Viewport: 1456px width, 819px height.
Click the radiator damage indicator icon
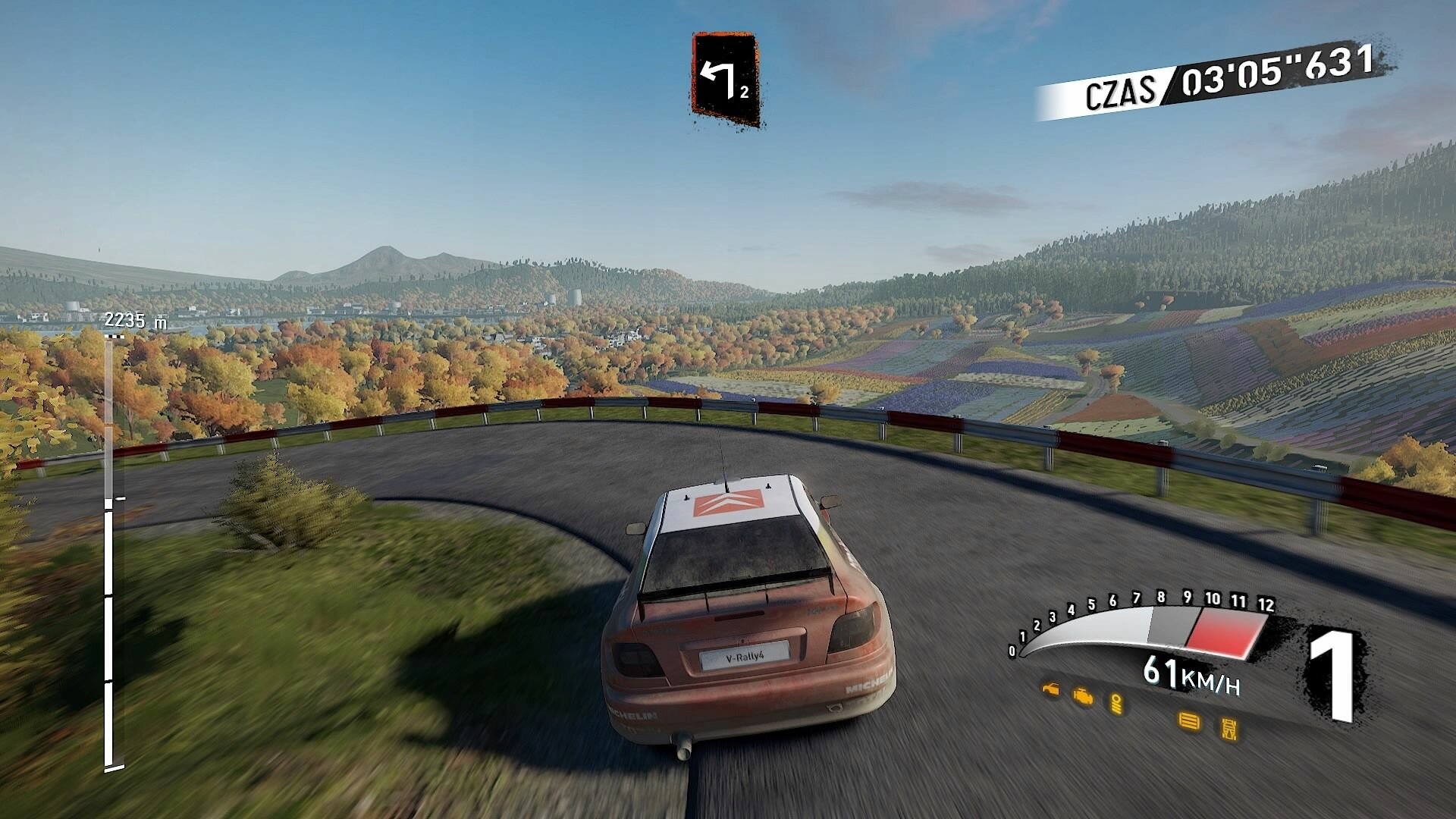point(1188,720)
